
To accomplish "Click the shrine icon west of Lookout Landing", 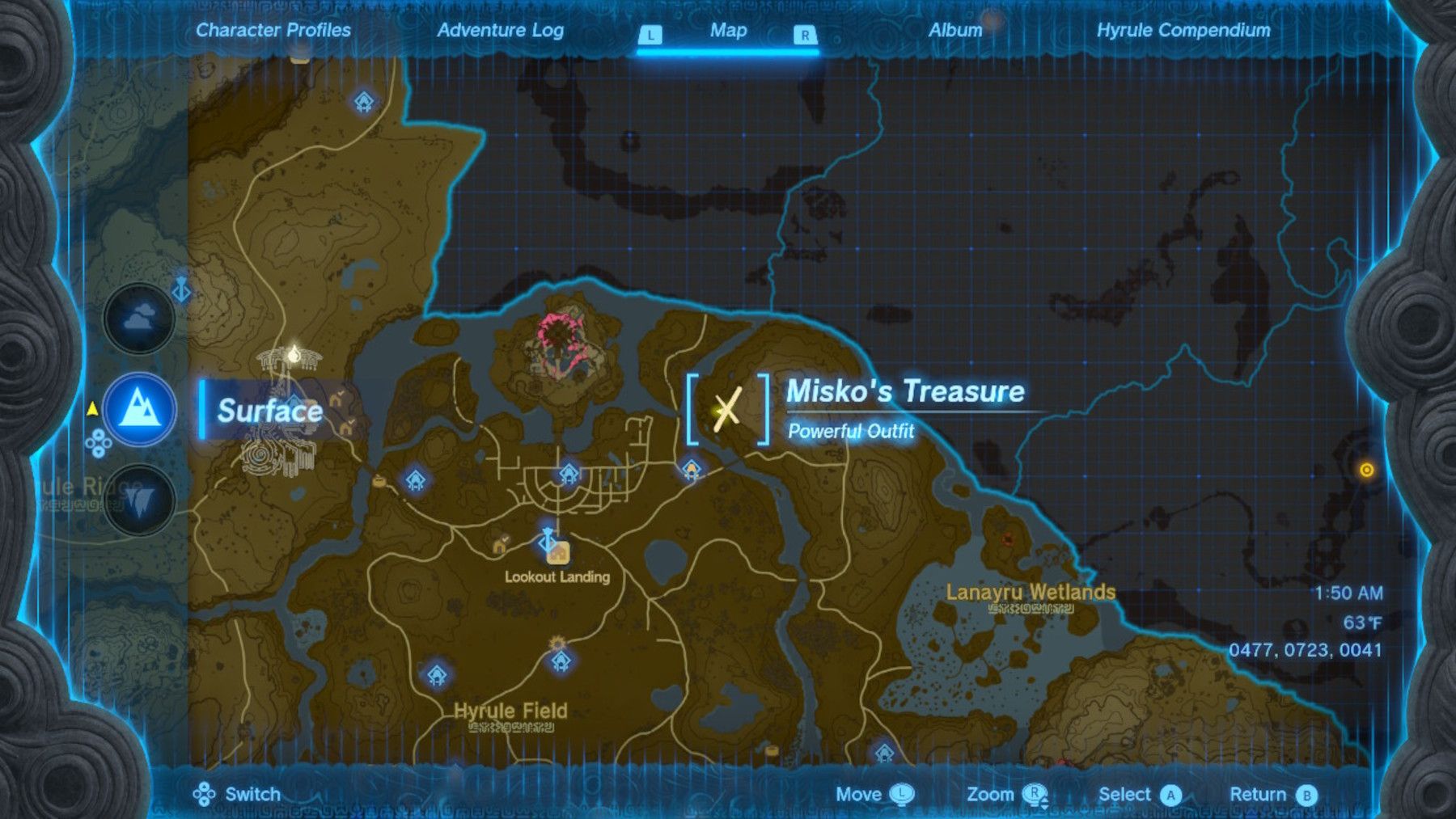I will [417, 479].
